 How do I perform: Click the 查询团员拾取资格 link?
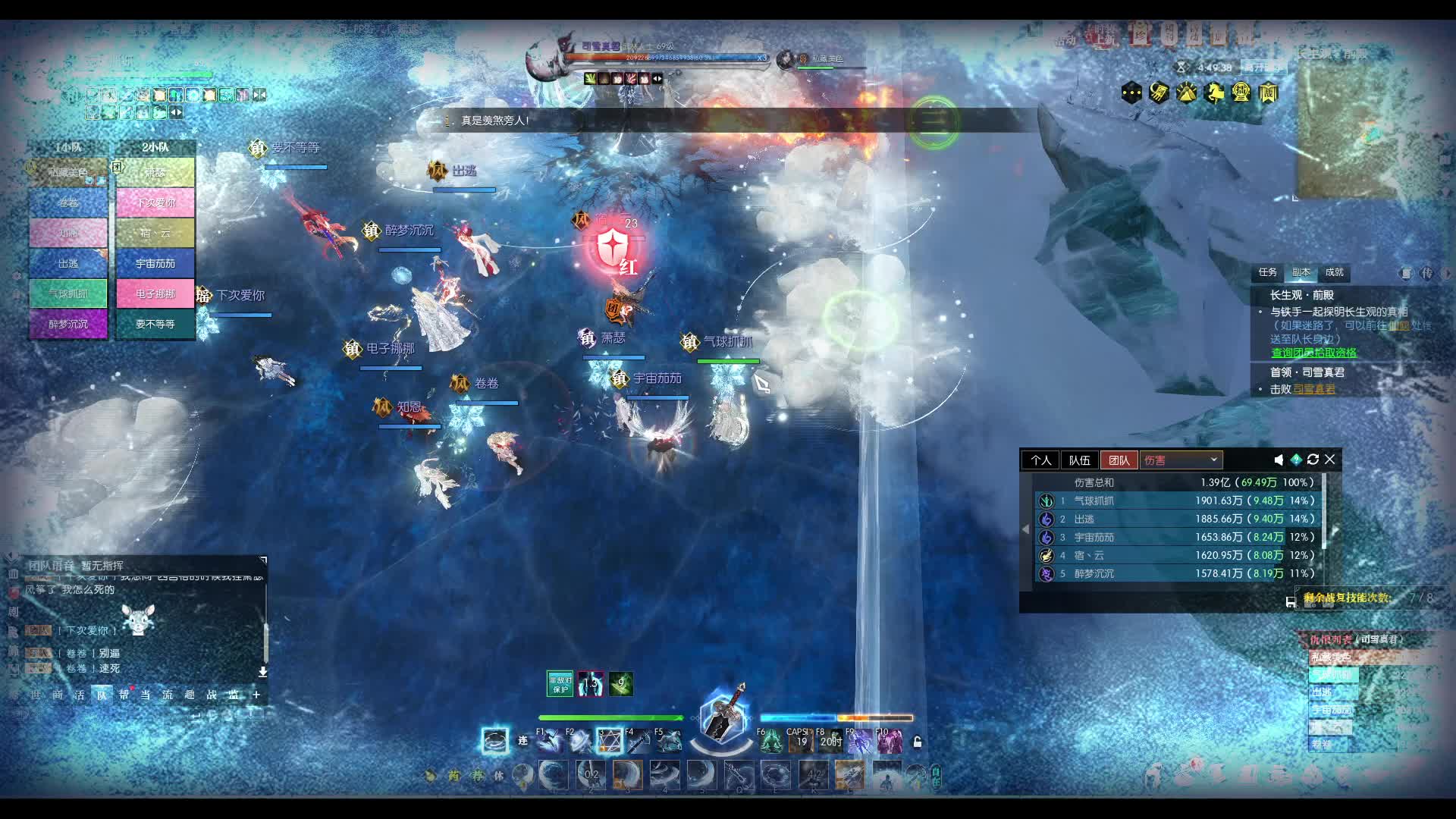pyautogui.click(x=1313, y=353)
